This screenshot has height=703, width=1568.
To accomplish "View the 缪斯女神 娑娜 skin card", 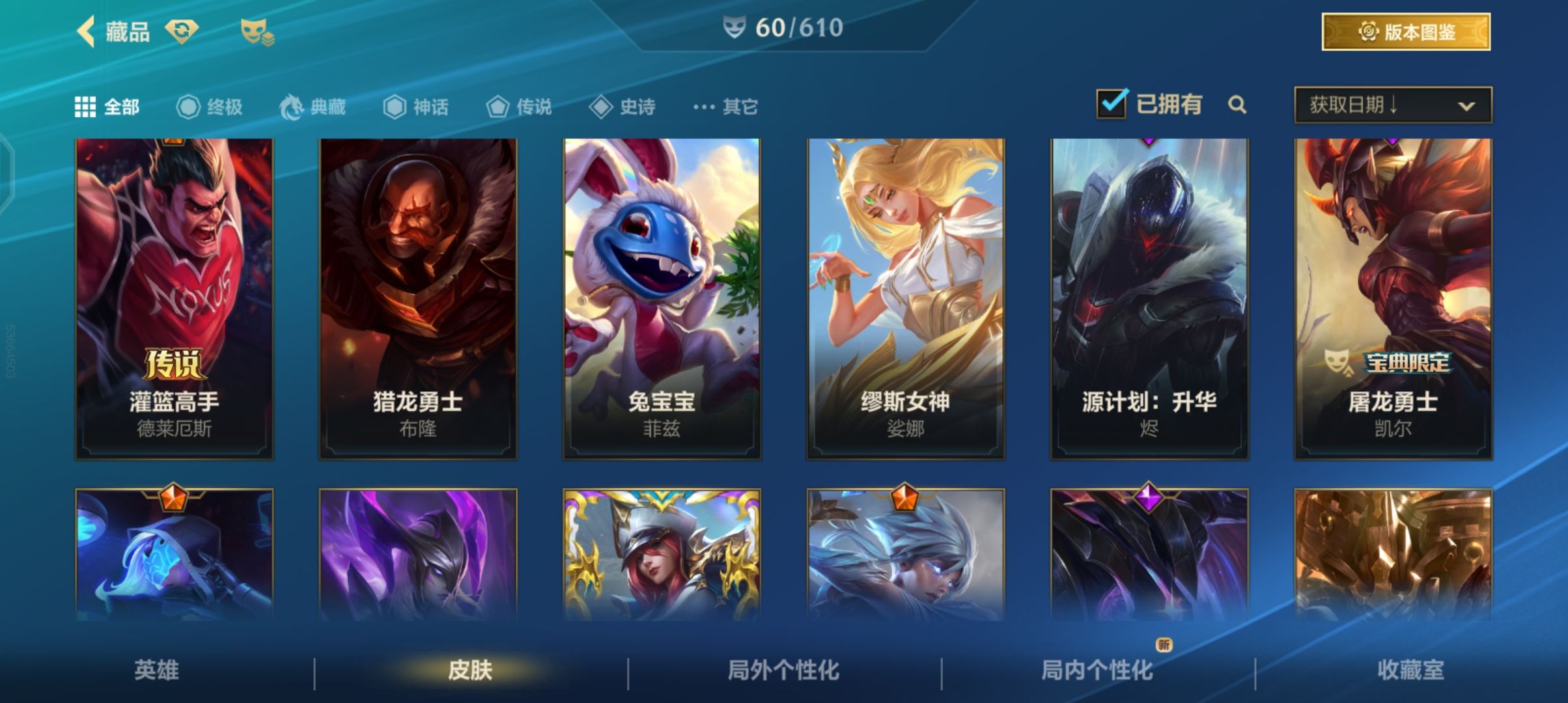I will click(x=905, y=299).
